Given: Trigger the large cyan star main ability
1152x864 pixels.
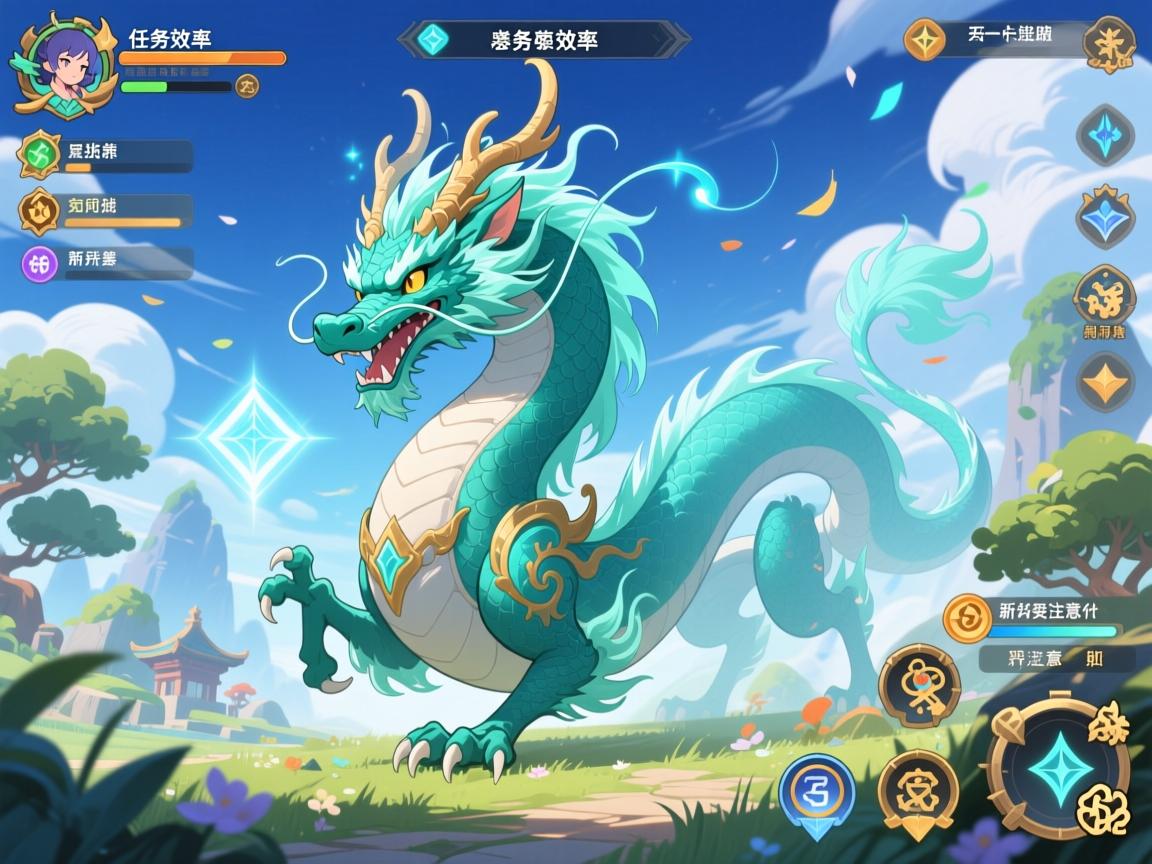Looking at the screenshot, I should (x=1059, y=768).
